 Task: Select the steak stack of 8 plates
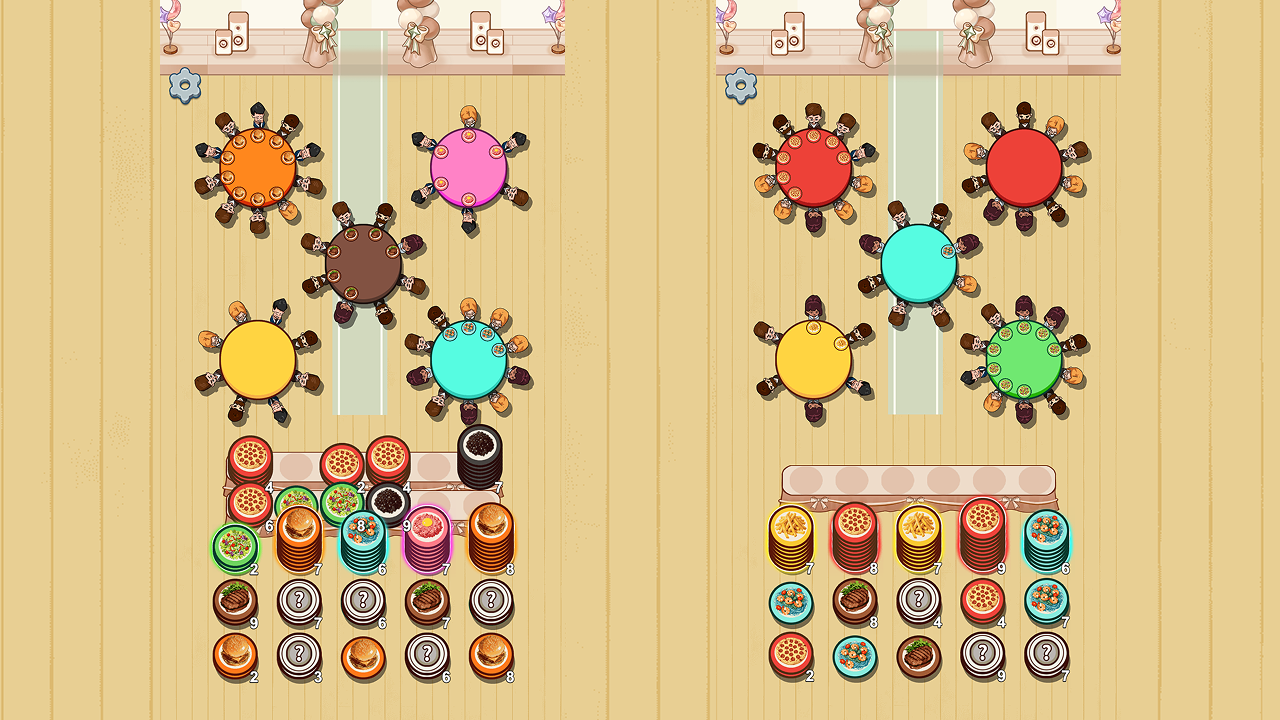click(x=855, y=601)
